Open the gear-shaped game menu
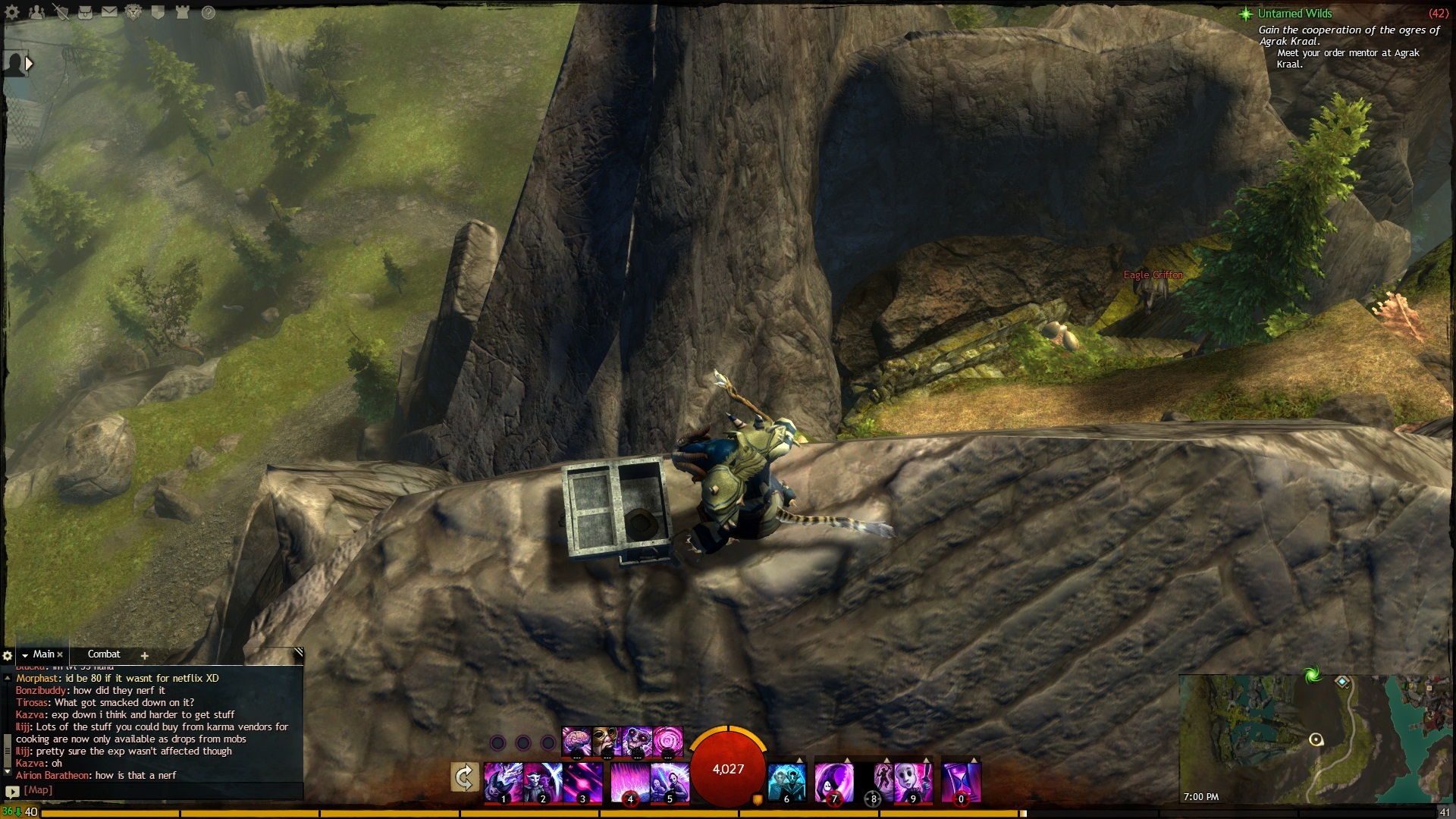 coord(12,12)
